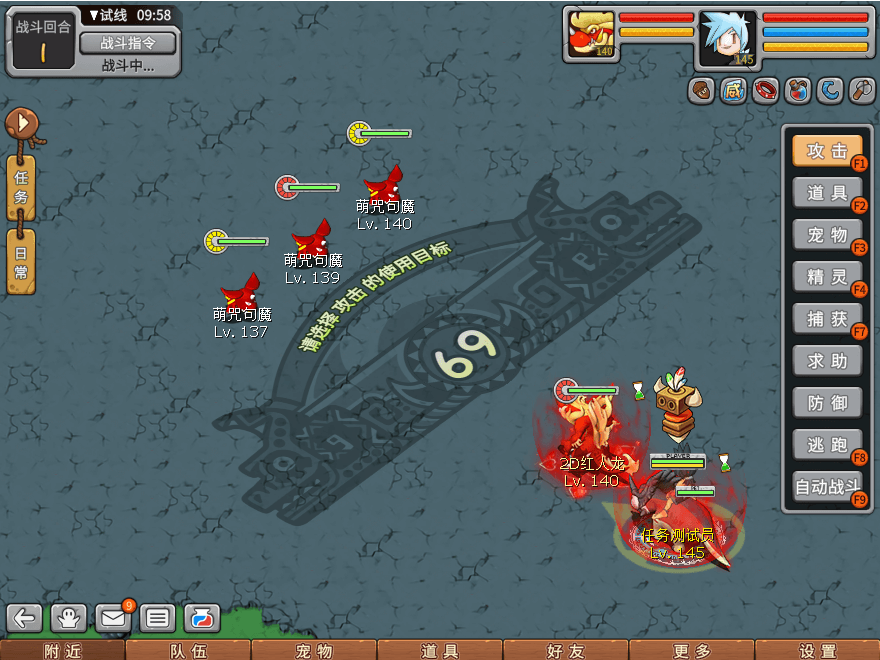
Task: Select the 宠物 pet battle command button
Action: tap(827, 236)
